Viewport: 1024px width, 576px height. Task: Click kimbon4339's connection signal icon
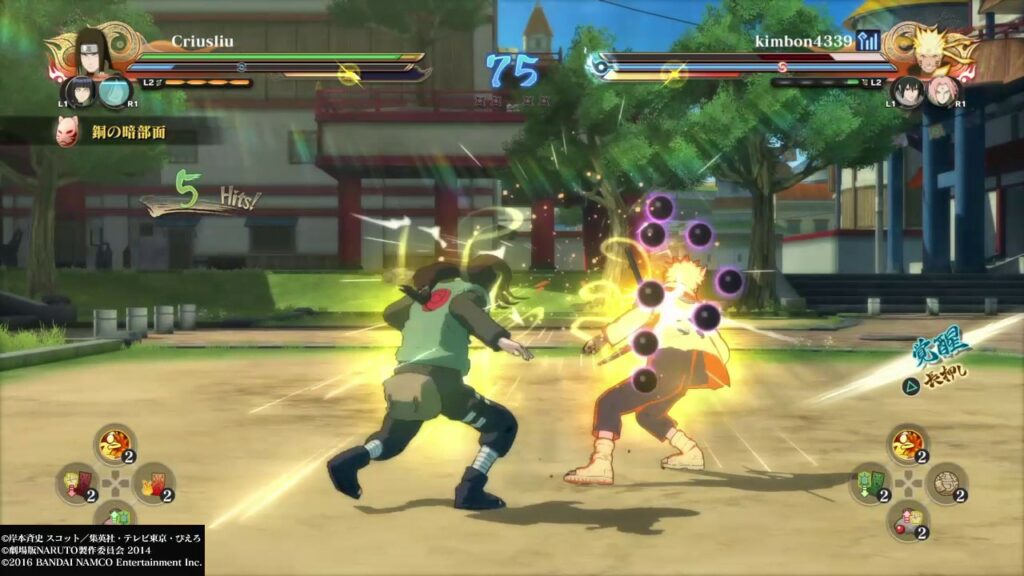(x=868, y=41)
